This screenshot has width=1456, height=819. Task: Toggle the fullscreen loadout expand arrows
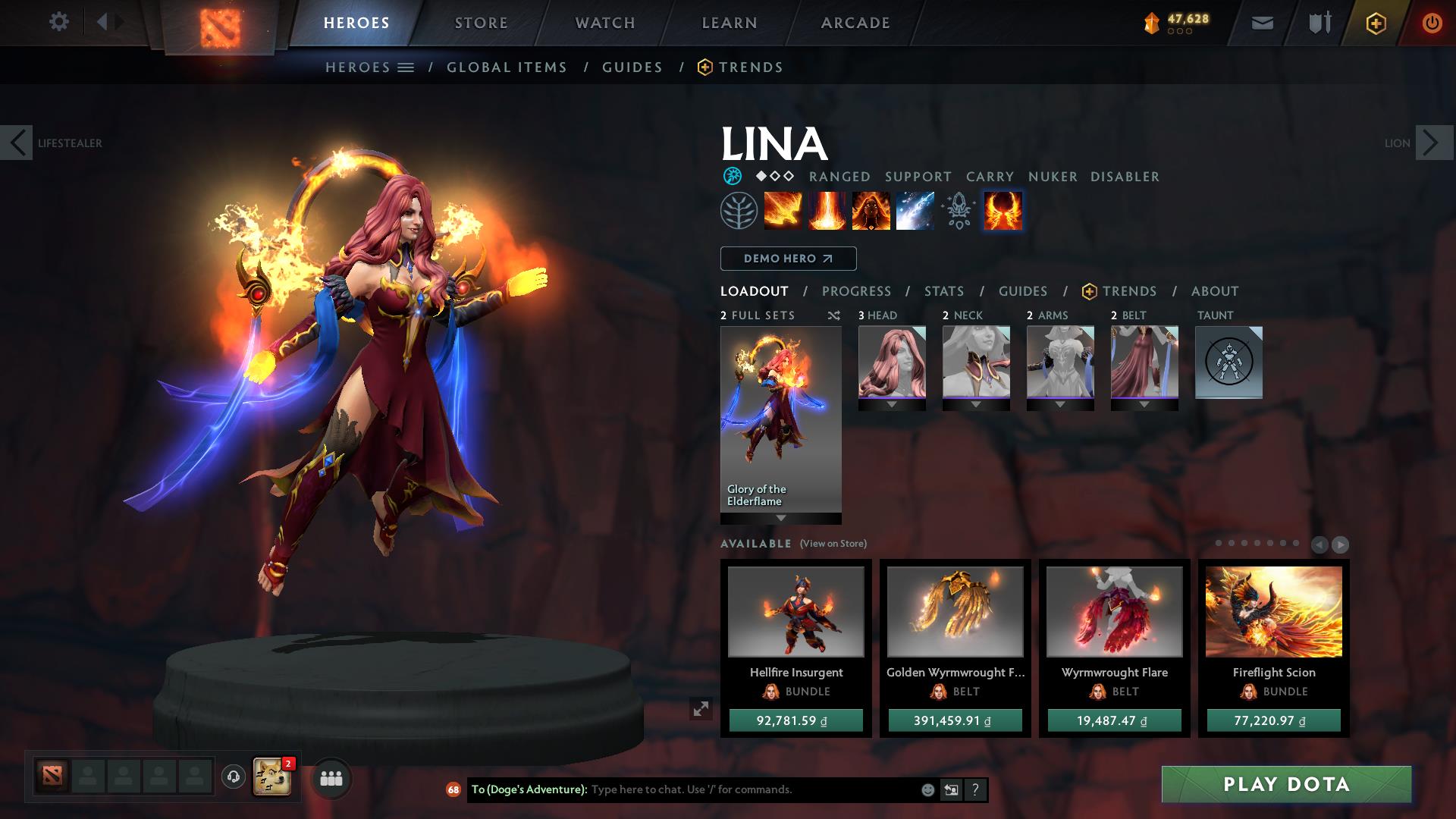(x=701, y=711)
